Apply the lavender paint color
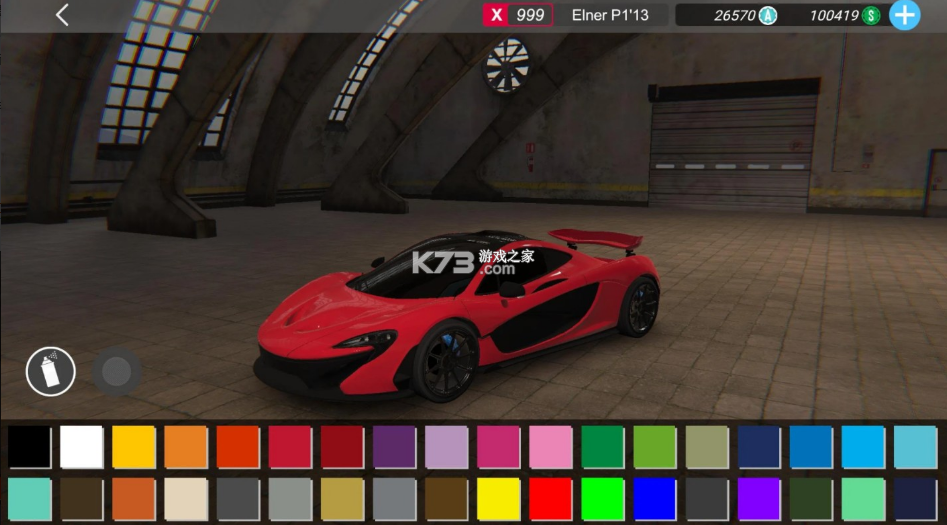The width and height of the screenshot is (947, 525). pyautogui.click(x=446, y=447)
